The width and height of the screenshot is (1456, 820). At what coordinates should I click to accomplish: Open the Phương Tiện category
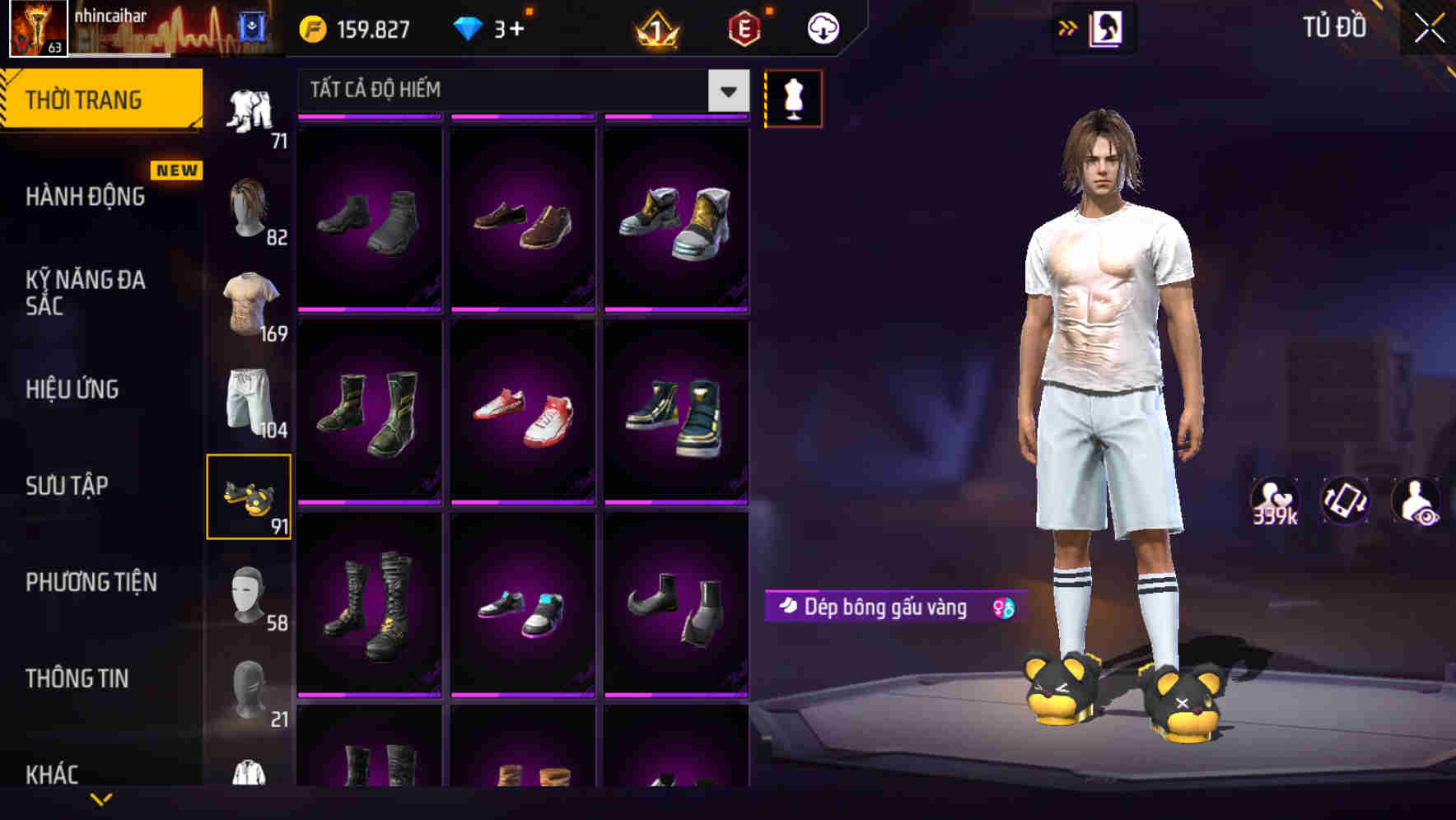[x=91, y=582]
